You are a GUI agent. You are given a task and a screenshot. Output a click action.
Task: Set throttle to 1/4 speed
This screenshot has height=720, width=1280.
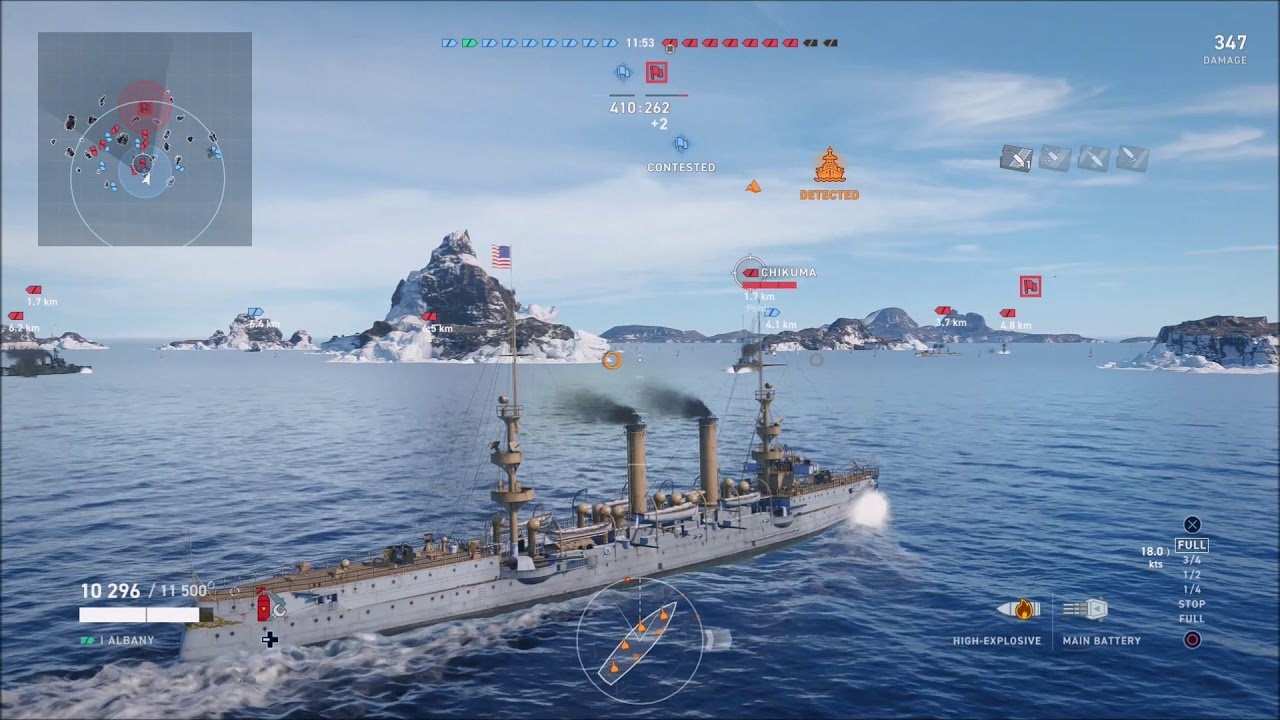(1192, 589)
